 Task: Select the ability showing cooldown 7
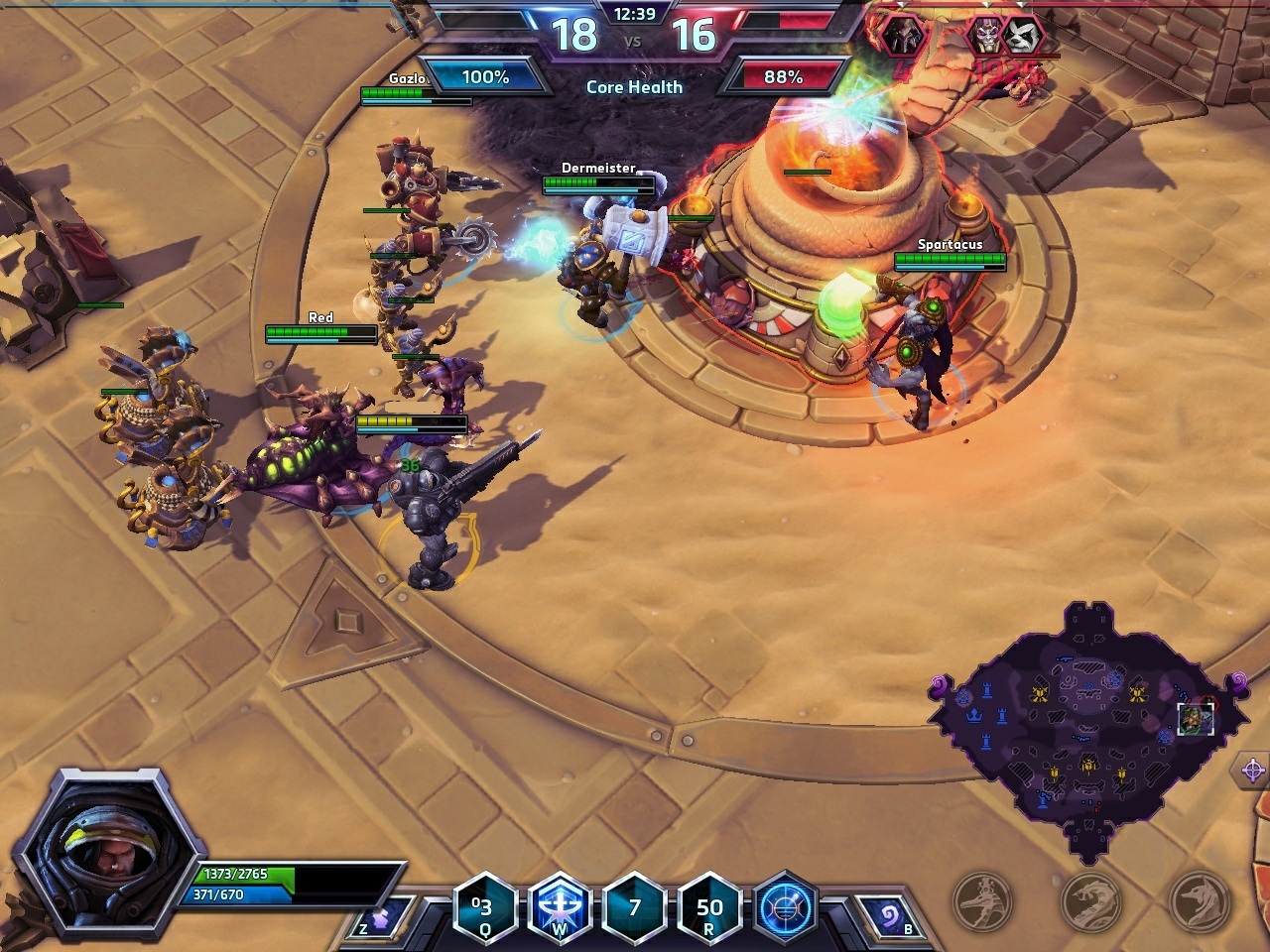point(635,906)
